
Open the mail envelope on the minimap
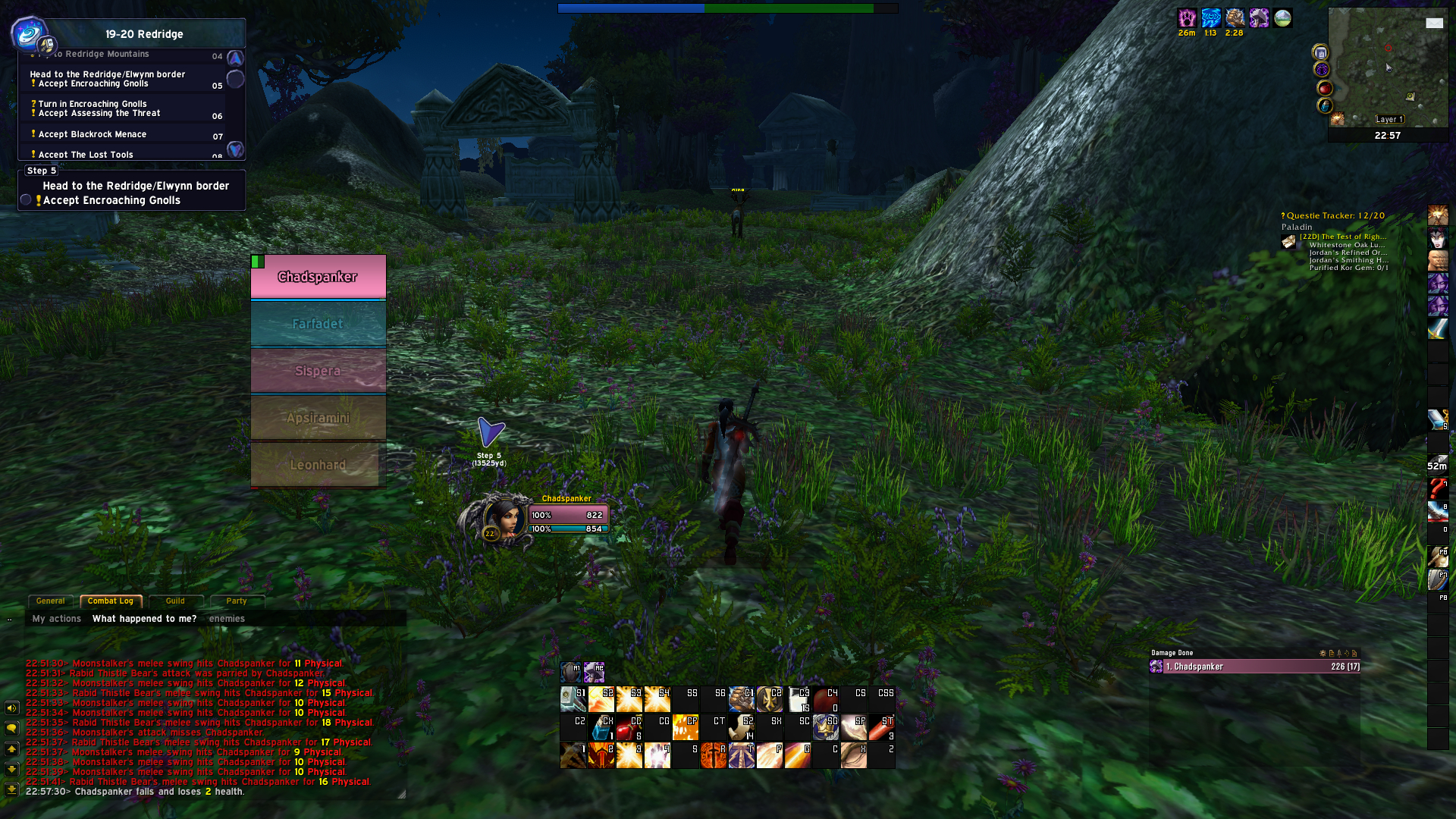pos(1434,24)
